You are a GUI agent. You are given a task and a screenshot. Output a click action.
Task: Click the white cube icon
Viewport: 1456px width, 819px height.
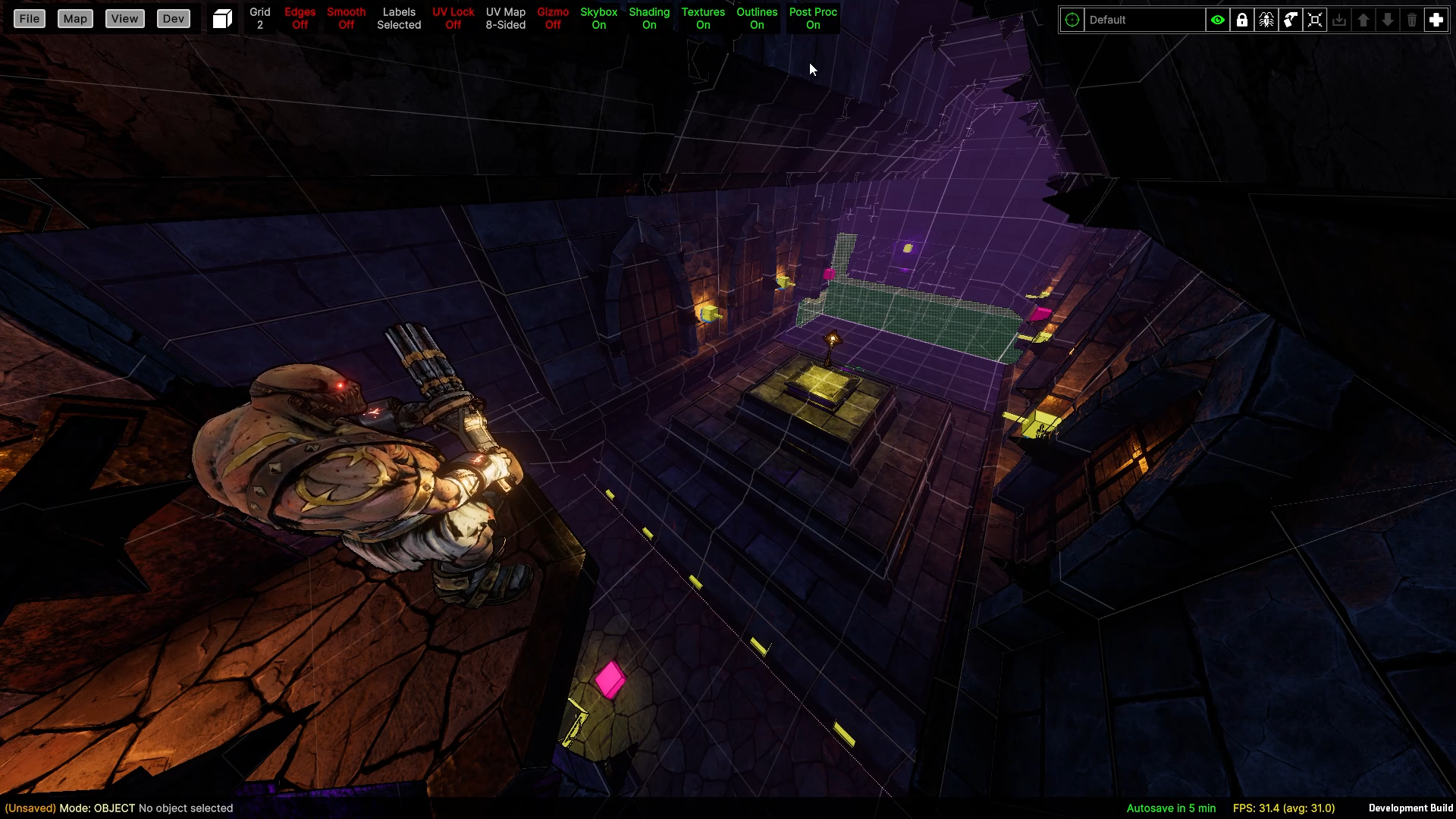(x=222, y=19)
